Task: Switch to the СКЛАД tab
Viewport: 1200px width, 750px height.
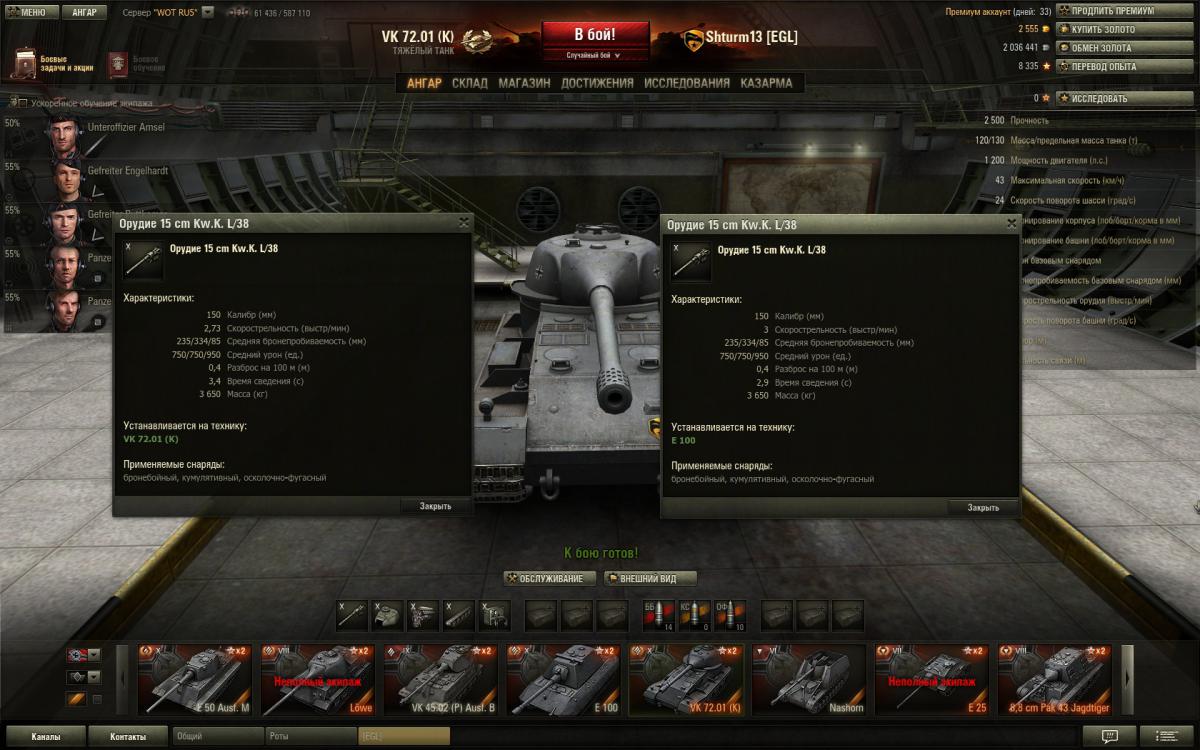Action: tap(469, 83)
